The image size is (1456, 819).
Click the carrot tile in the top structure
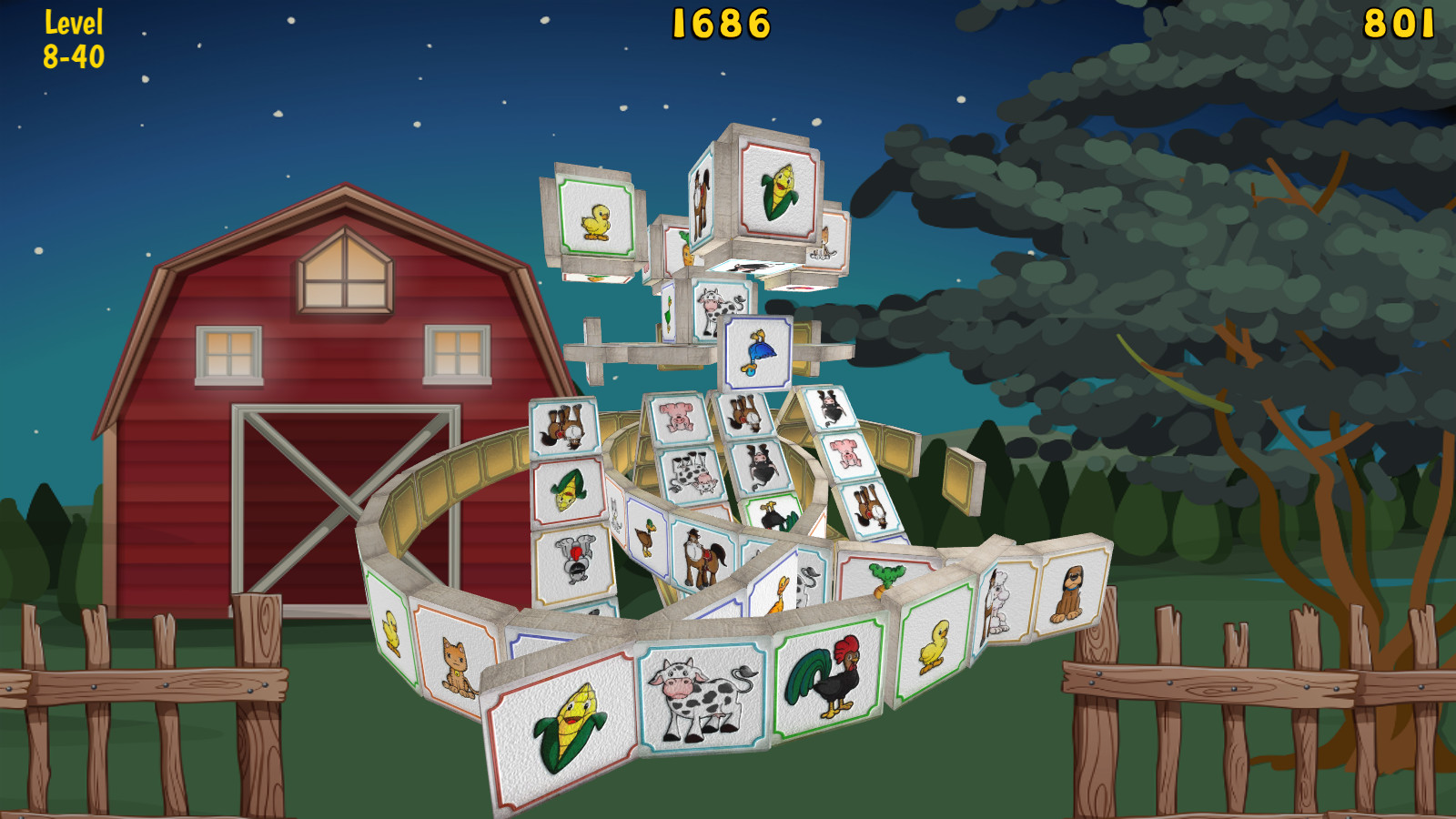(x=685, y=252)
